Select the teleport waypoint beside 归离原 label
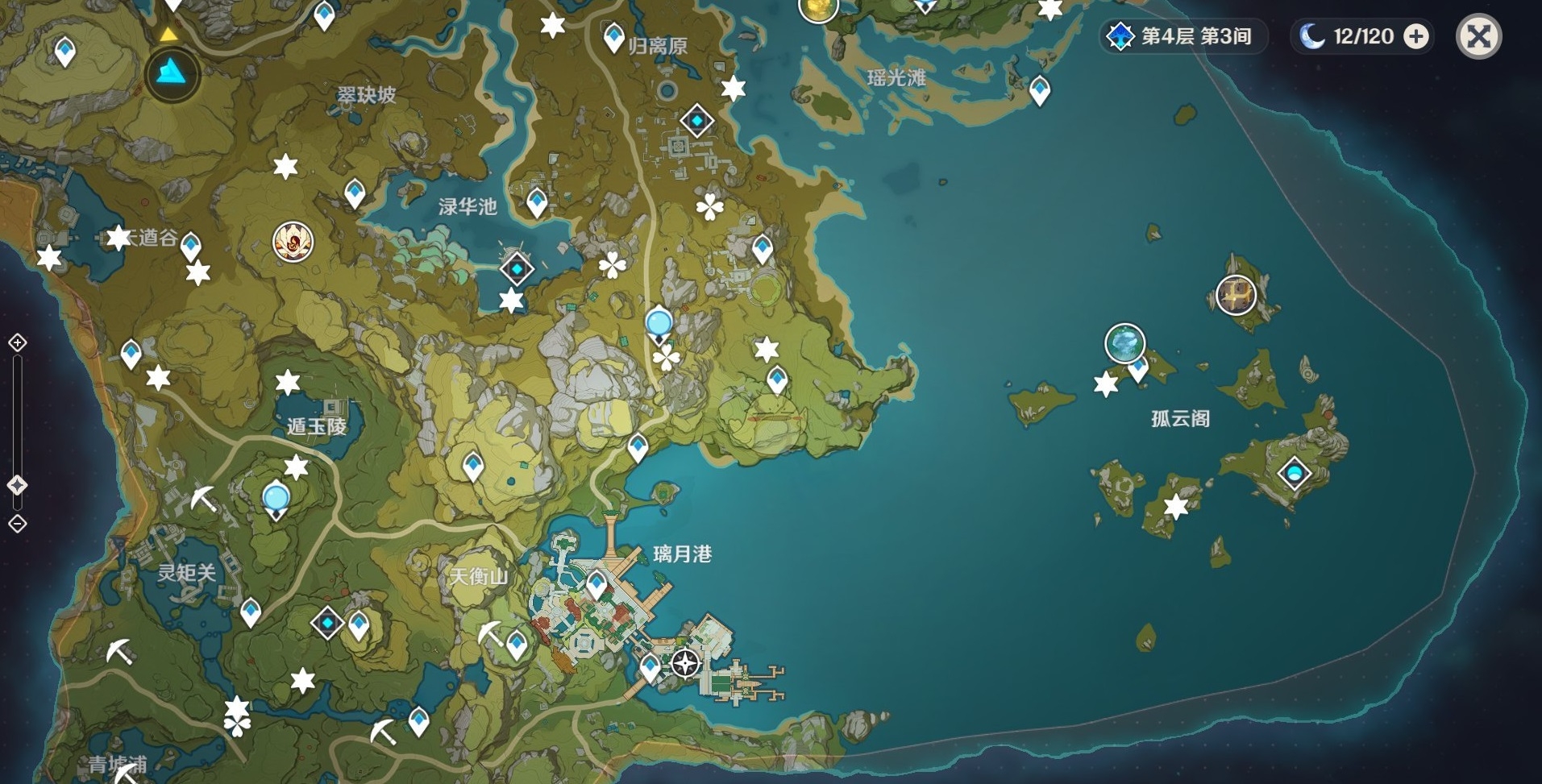Image resolution: width=1542 pixels, height=784 pixels. point(614,37)
